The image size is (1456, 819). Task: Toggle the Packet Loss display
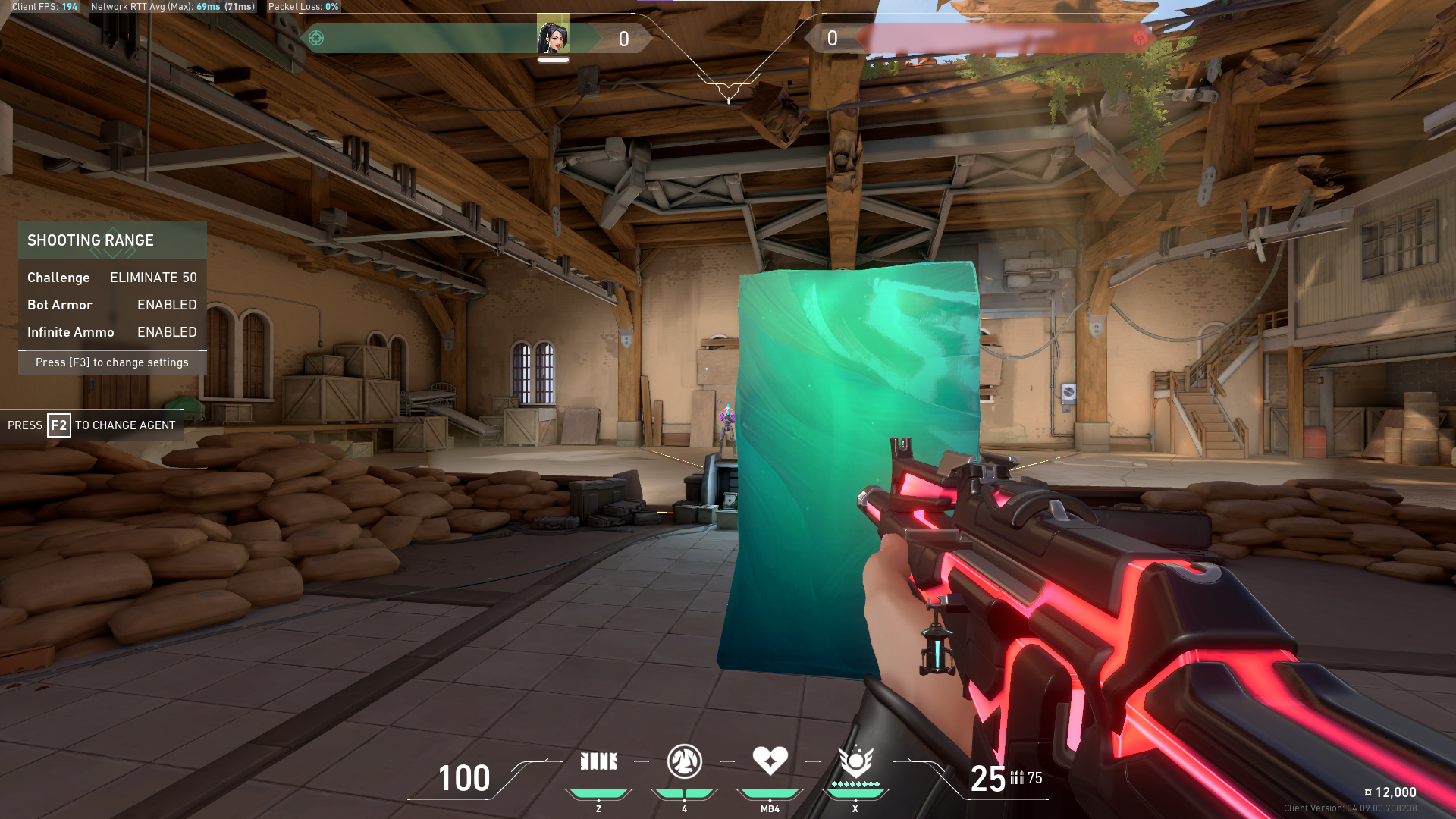pos(302,7)
